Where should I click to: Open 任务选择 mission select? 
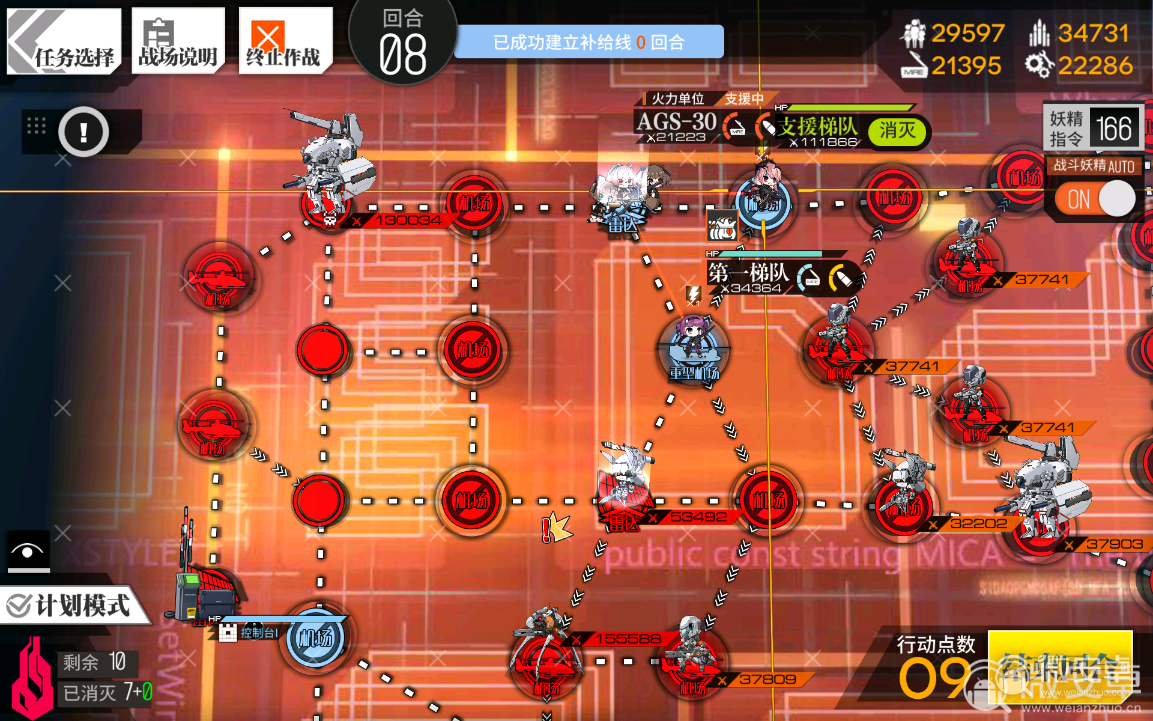point(65,42)
